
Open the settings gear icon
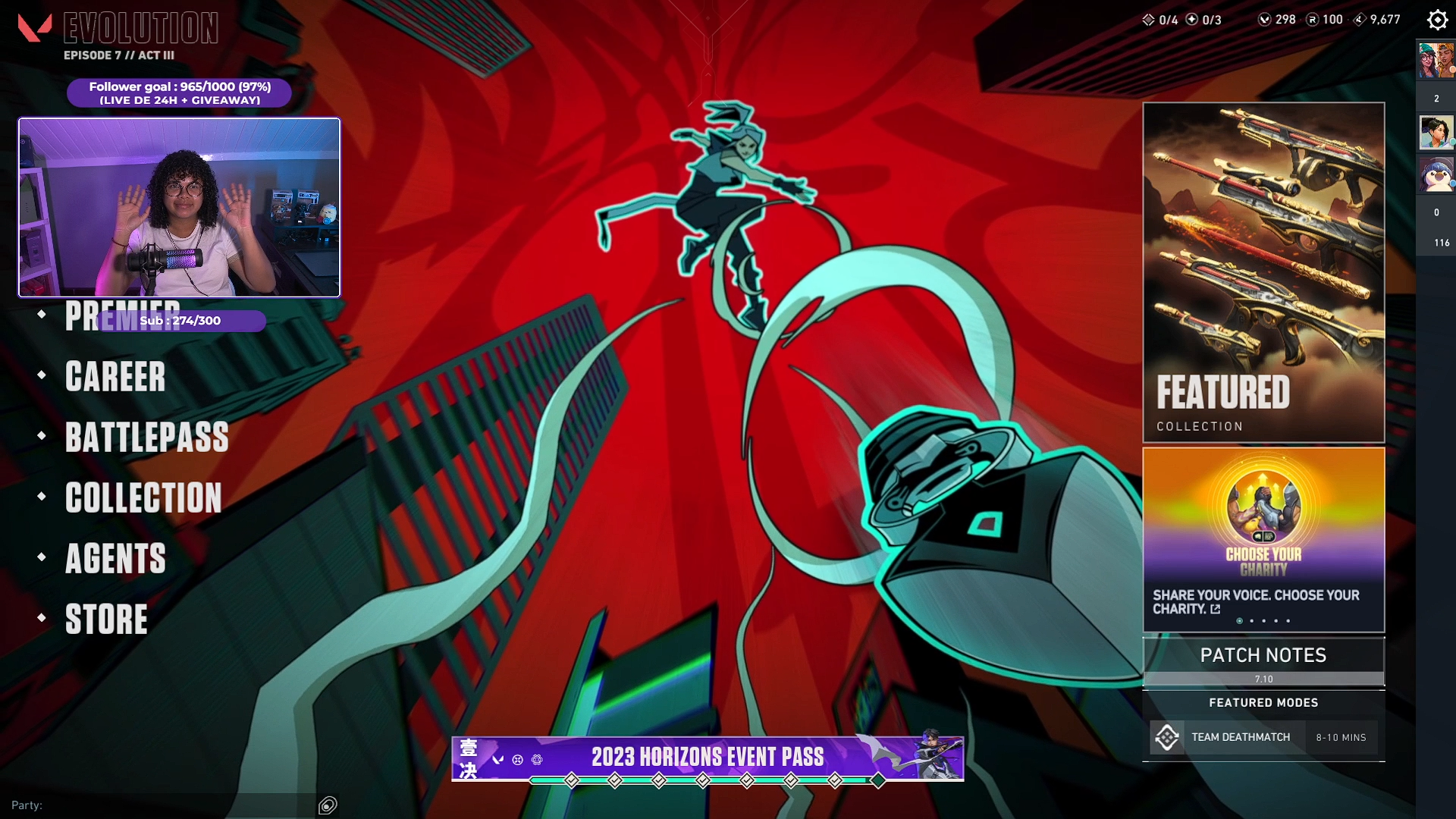click(1437, 20)
